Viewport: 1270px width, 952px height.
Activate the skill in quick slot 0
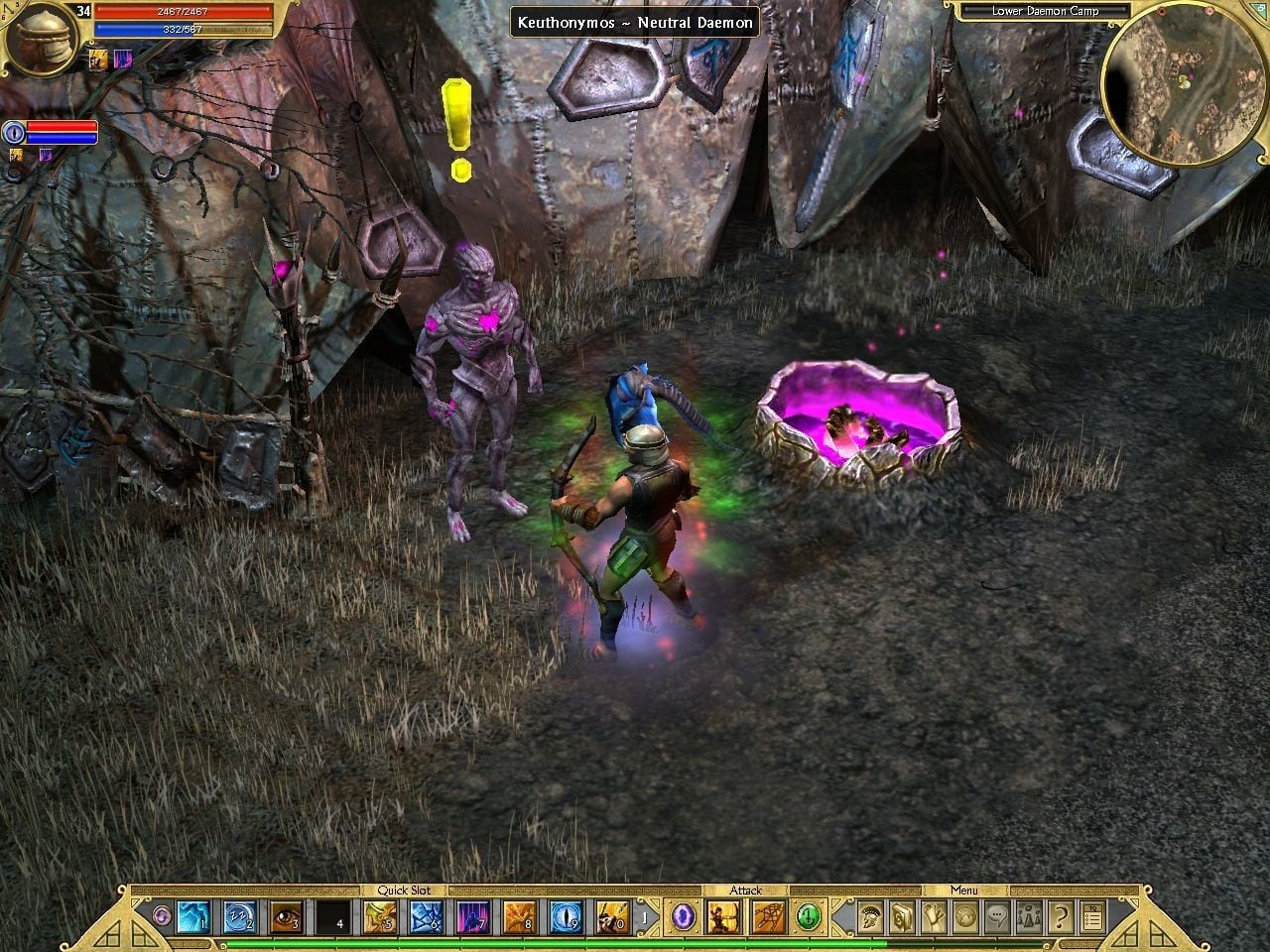click(613, 918)
